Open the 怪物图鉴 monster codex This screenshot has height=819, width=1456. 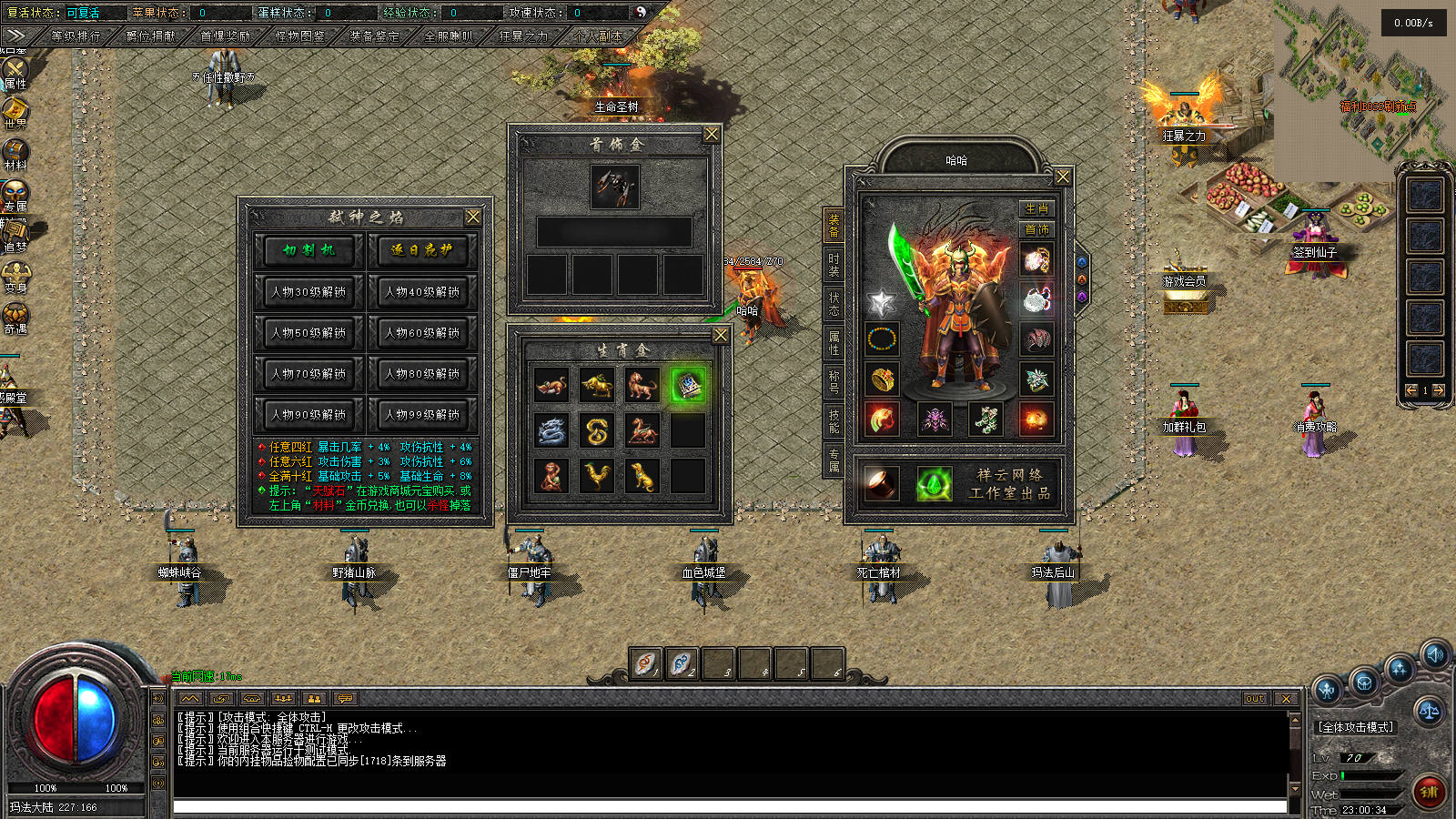[x=299, y=36]
